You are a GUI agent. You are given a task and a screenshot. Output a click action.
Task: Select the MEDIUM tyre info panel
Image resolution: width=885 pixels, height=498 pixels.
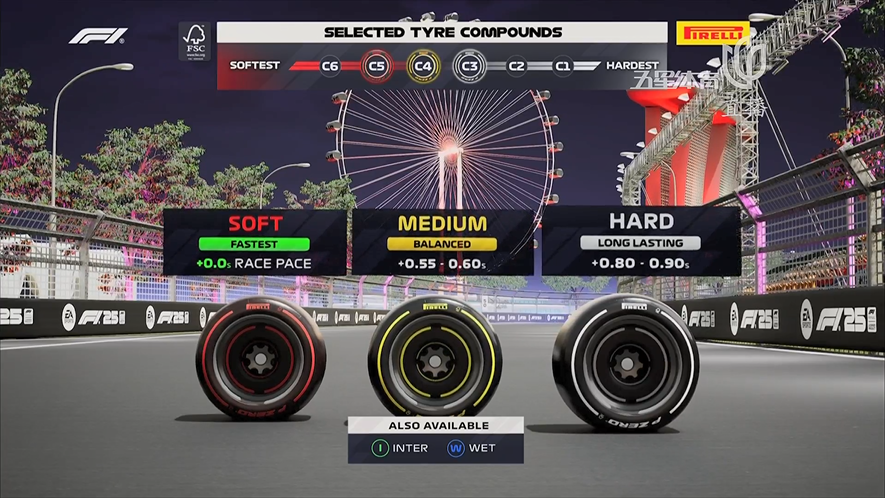(x=443, y=242)
